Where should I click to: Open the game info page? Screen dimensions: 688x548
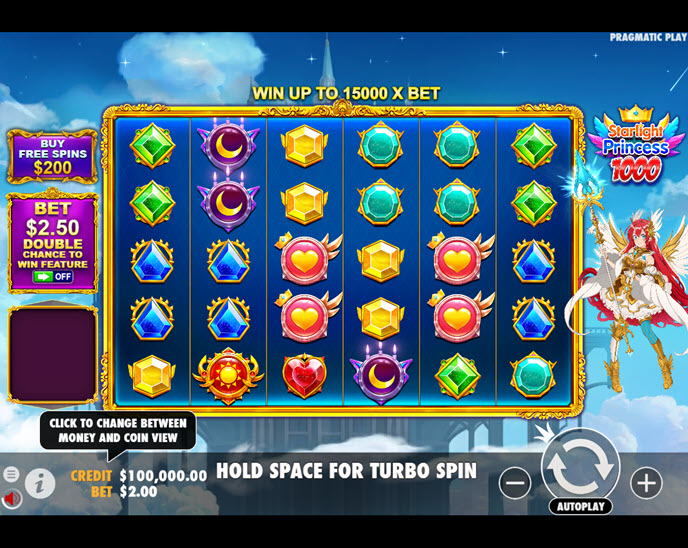(x=40, y=484)
